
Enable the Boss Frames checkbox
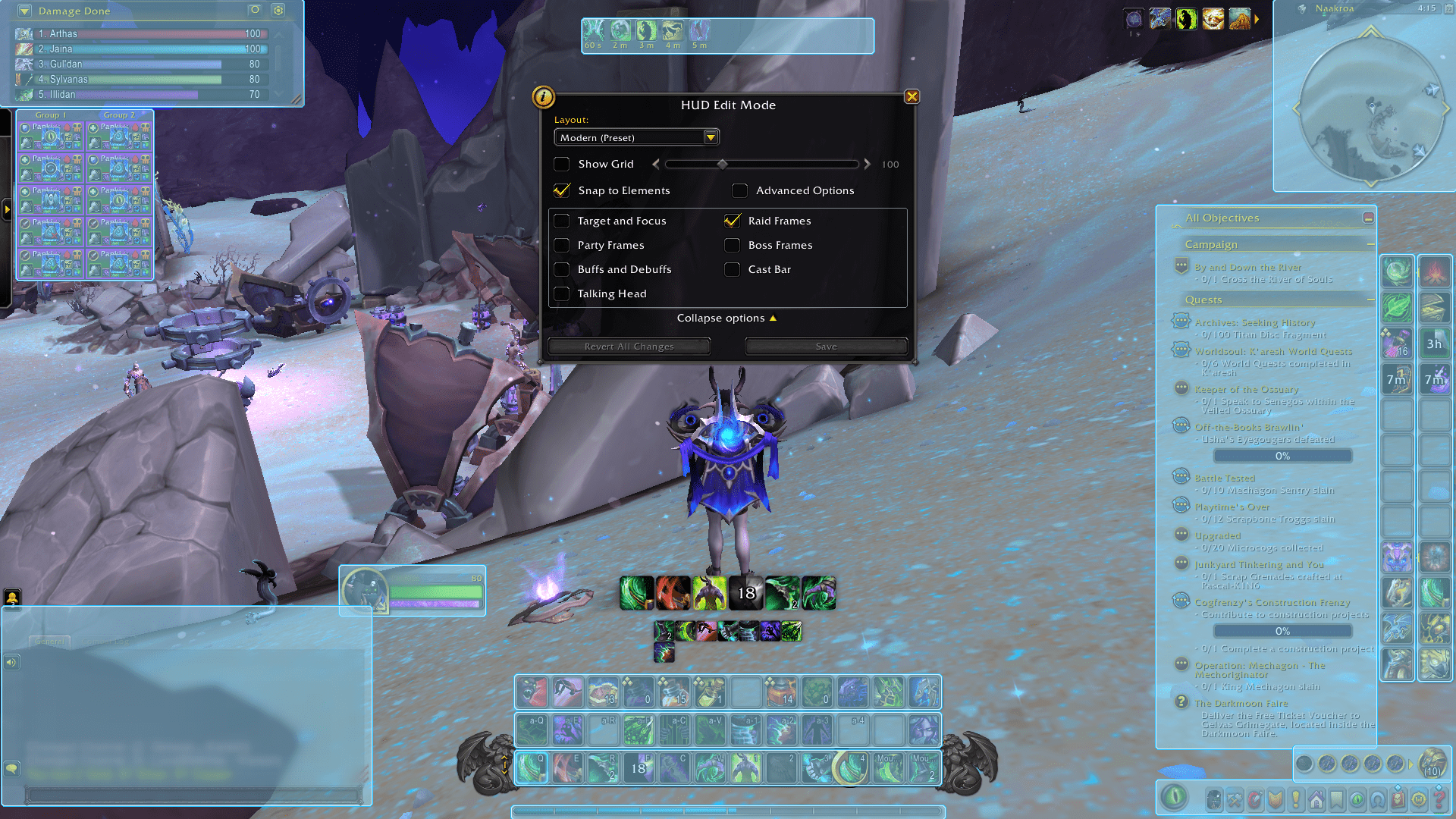[x=733, y=245]
